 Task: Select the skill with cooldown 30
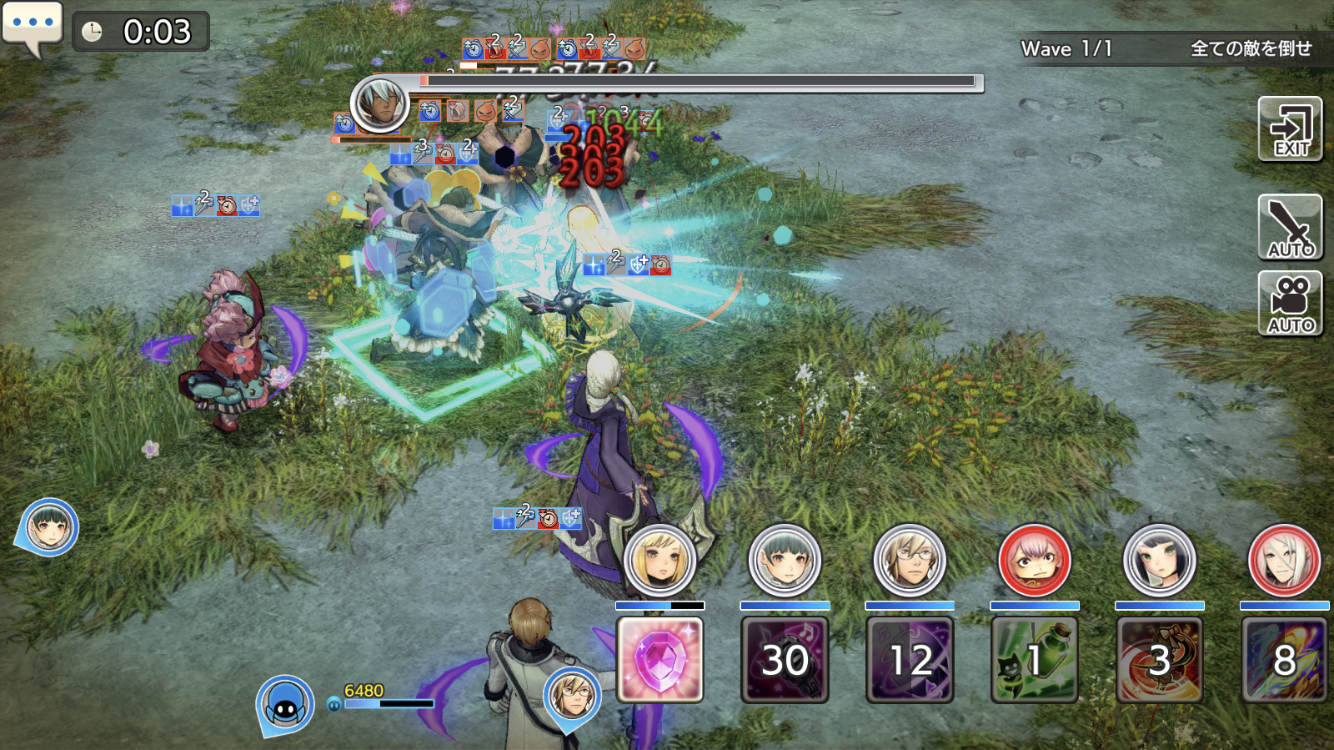785,659
